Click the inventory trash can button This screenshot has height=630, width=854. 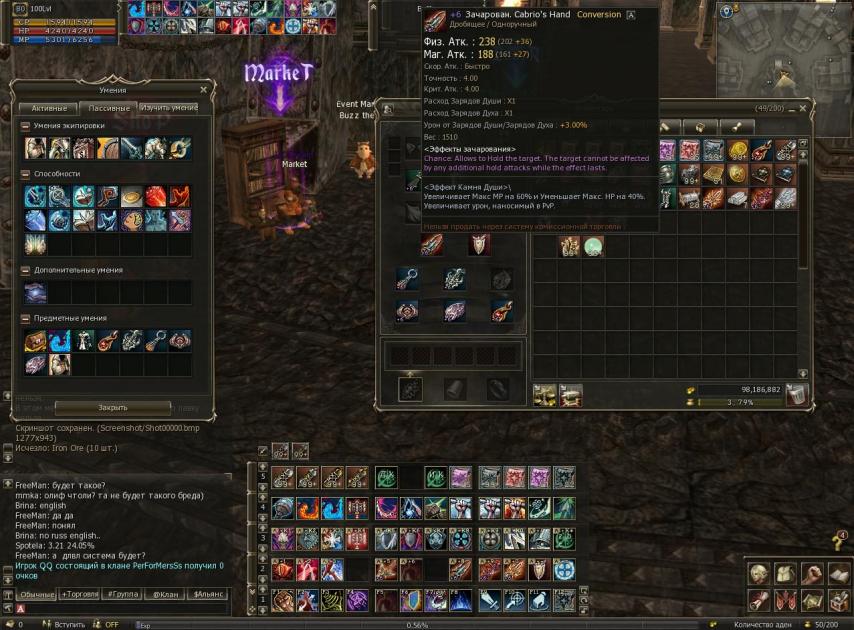[x=796, y=396]
